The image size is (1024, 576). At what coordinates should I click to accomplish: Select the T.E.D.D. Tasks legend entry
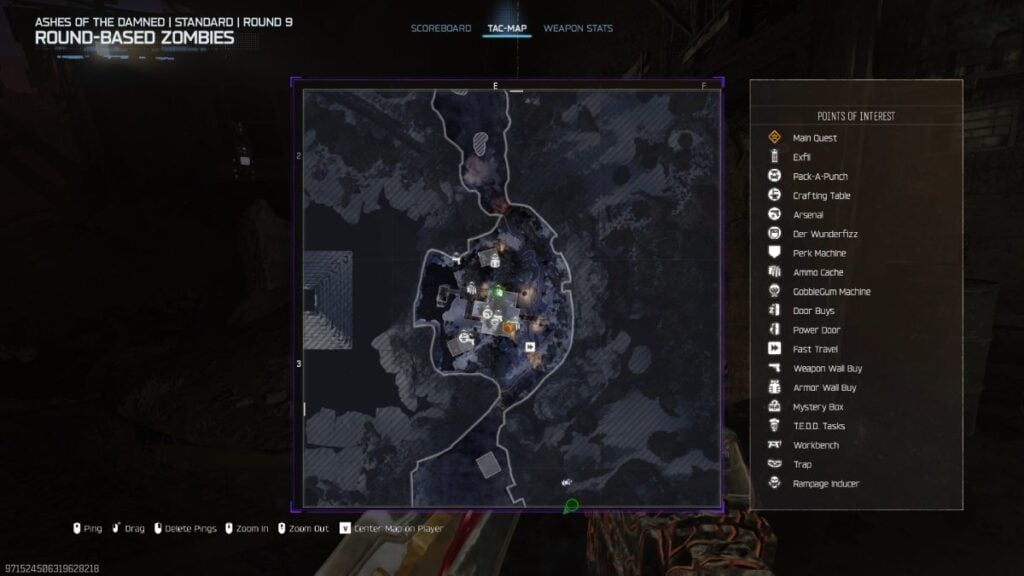(x=818, y=426)
